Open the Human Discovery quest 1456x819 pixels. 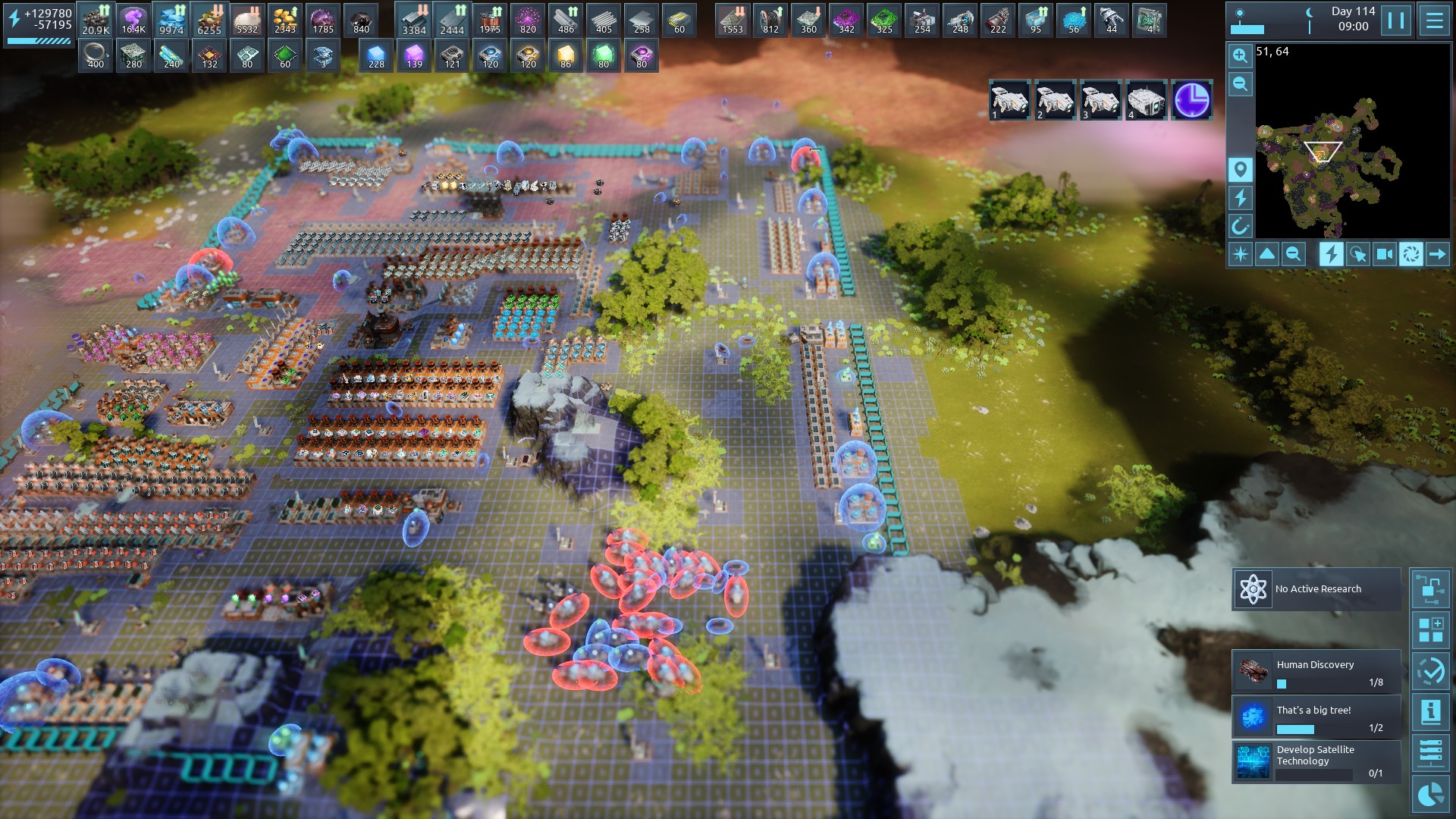[1316, 672]
